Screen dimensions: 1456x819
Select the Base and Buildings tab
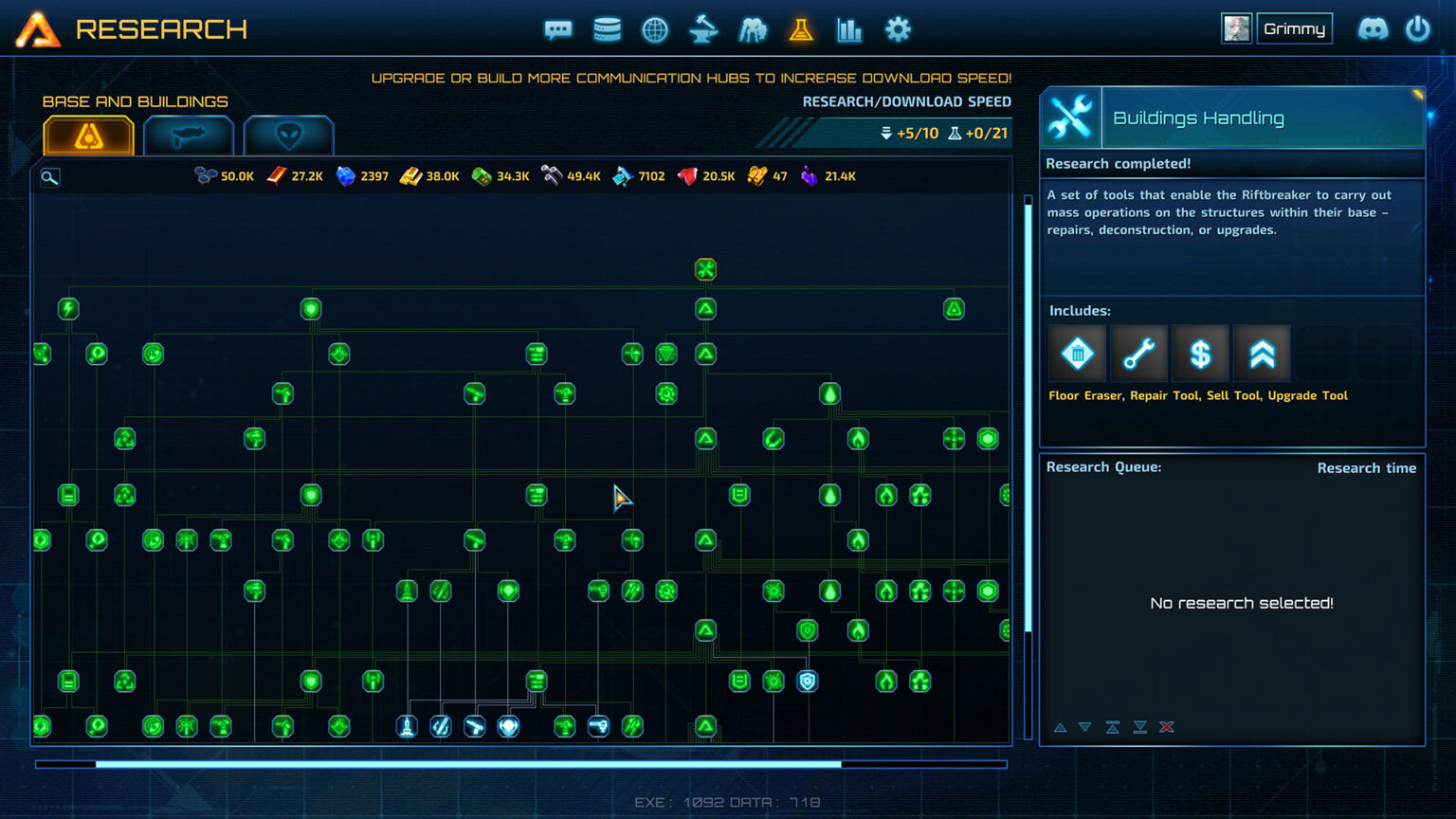pos(88,136)
